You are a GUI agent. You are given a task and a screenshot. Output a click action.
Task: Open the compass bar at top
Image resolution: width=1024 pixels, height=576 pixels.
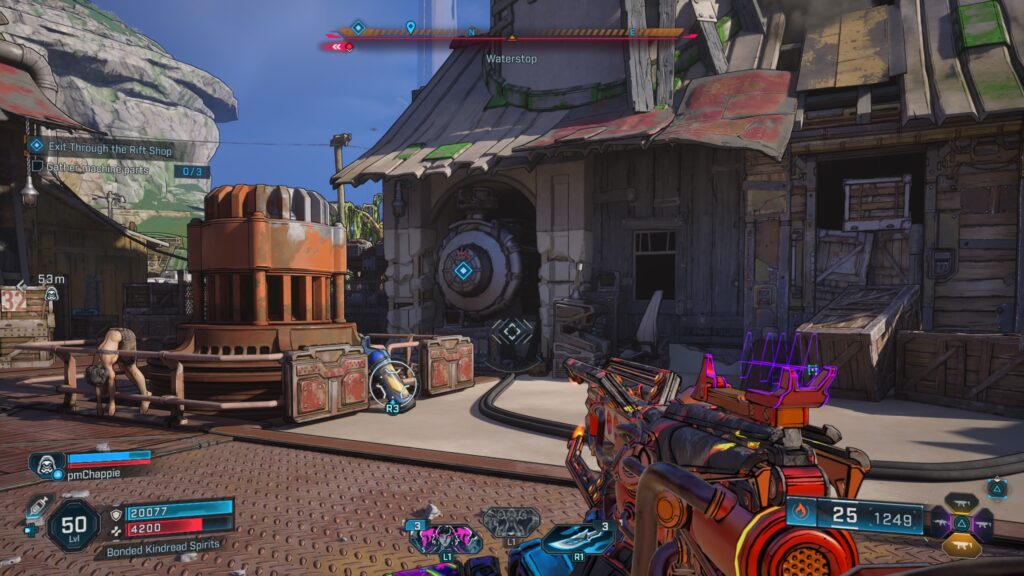[511, 33]
